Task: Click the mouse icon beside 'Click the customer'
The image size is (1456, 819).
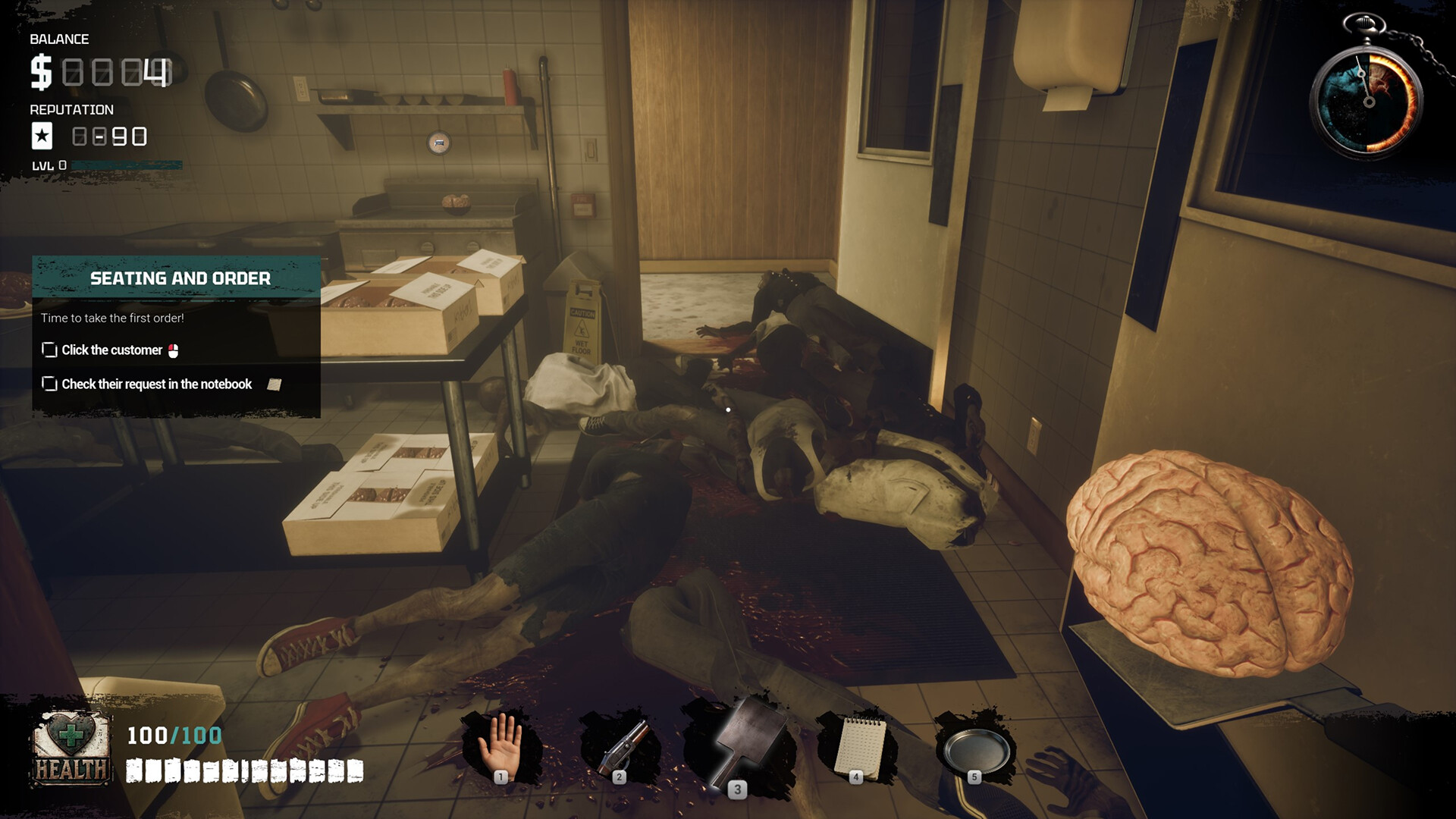Action: pos(174,350)
